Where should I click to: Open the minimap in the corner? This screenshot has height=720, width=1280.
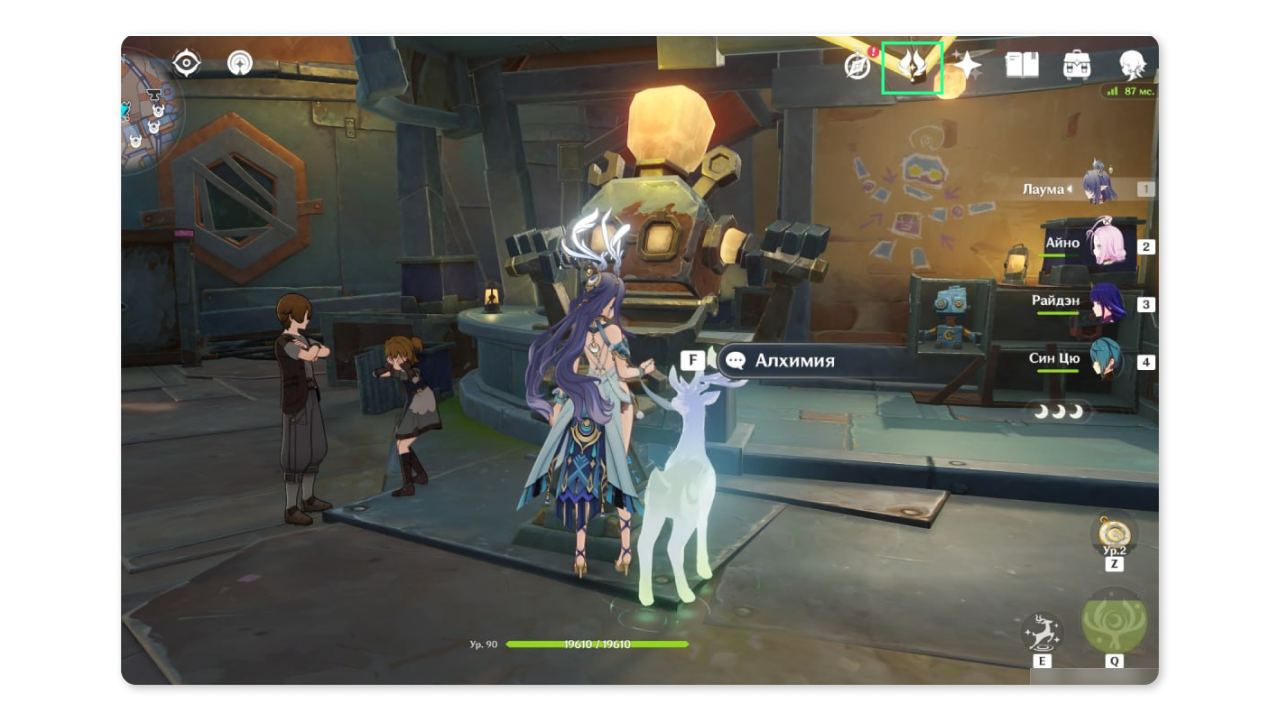(x=150, y=108)
